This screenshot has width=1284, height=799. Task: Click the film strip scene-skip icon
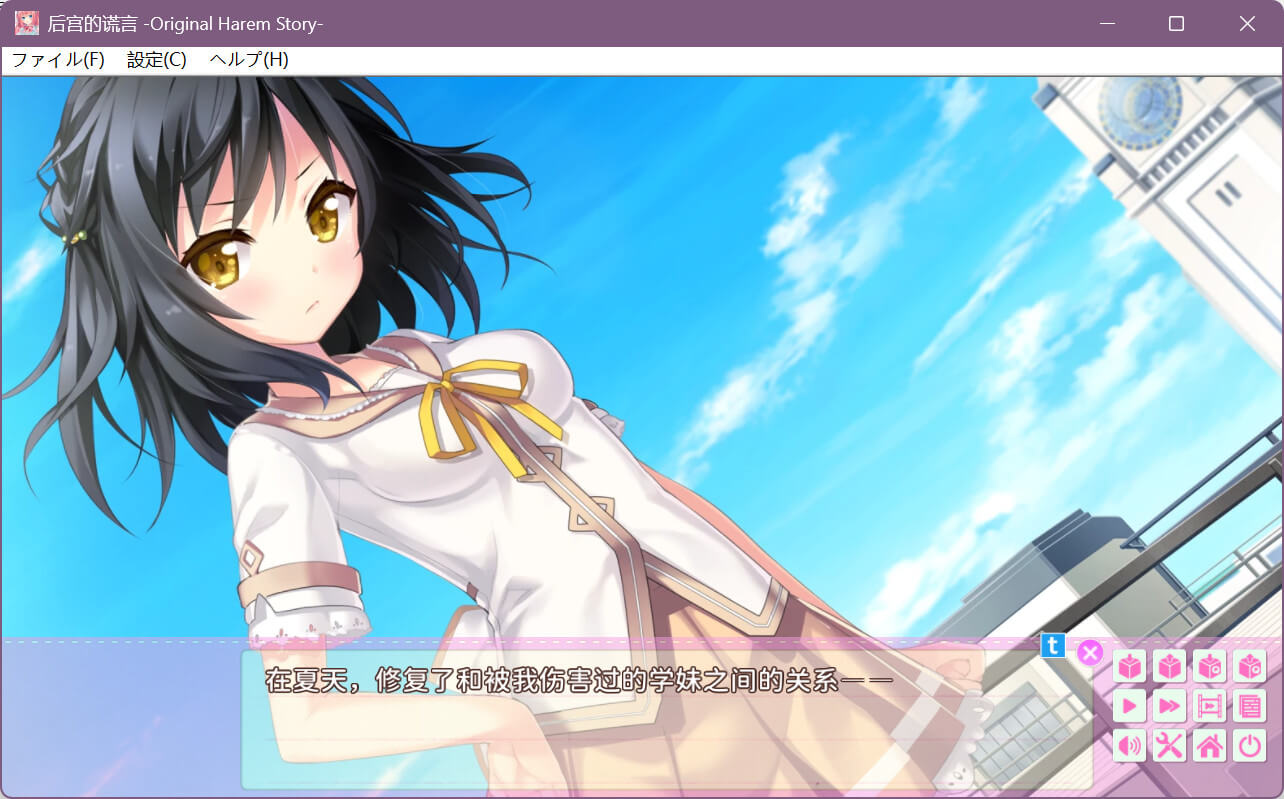point(1210,706)
